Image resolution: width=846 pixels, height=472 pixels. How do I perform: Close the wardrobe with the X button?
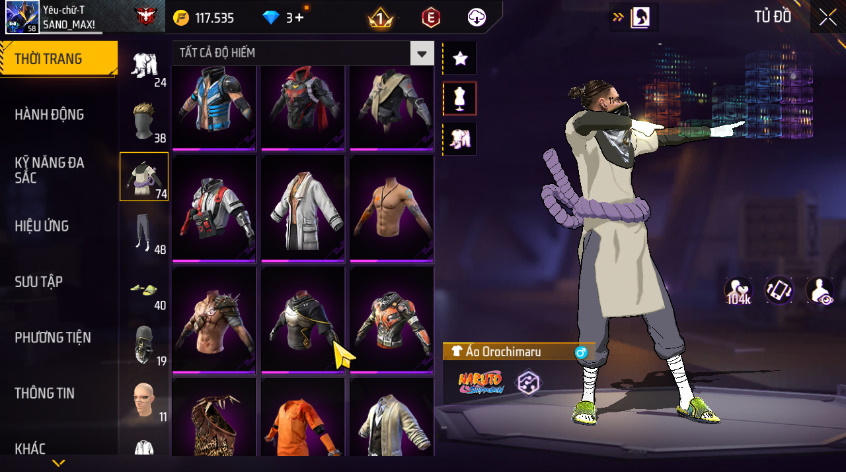click(x=827, y=17)
